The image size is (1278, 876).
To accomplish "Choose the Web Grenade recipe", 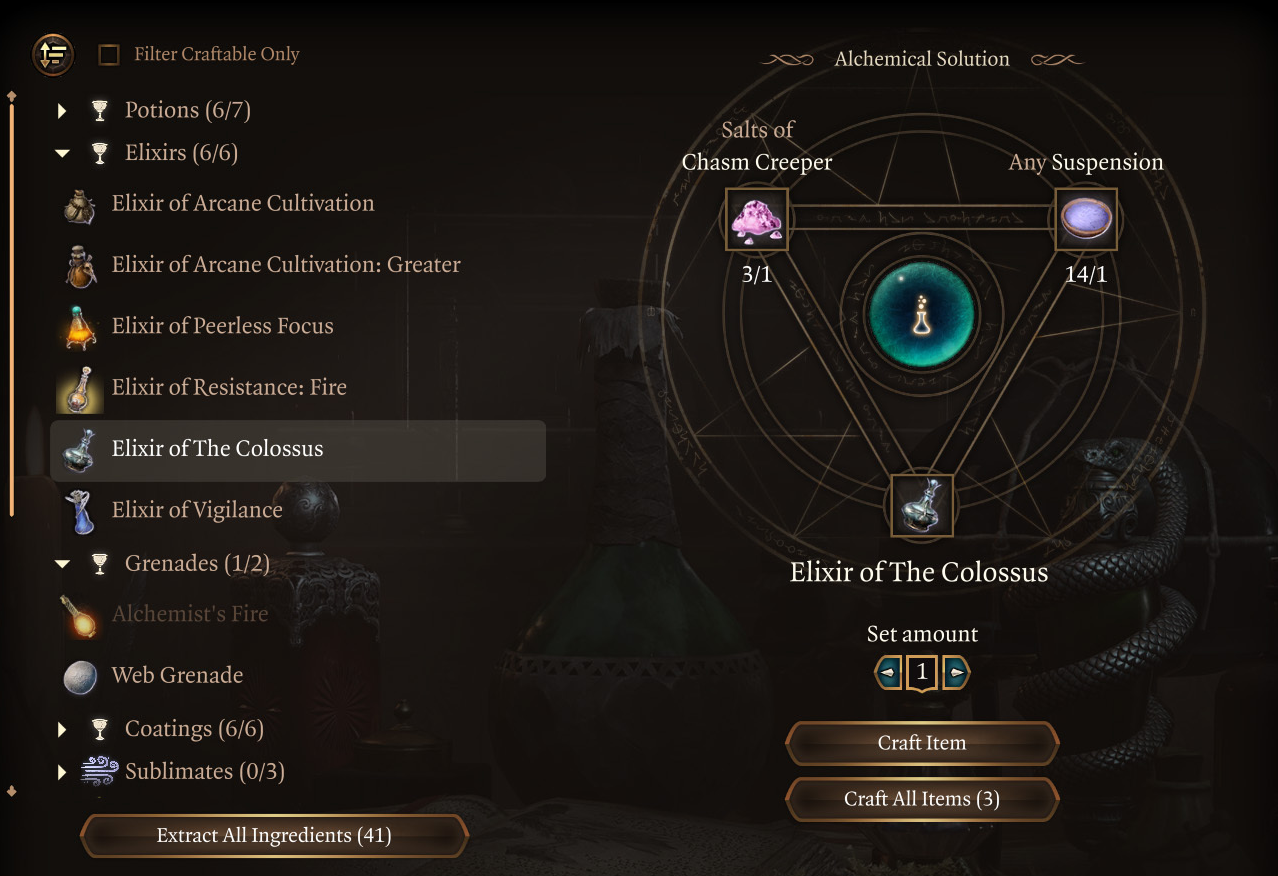I will [177, 676].
